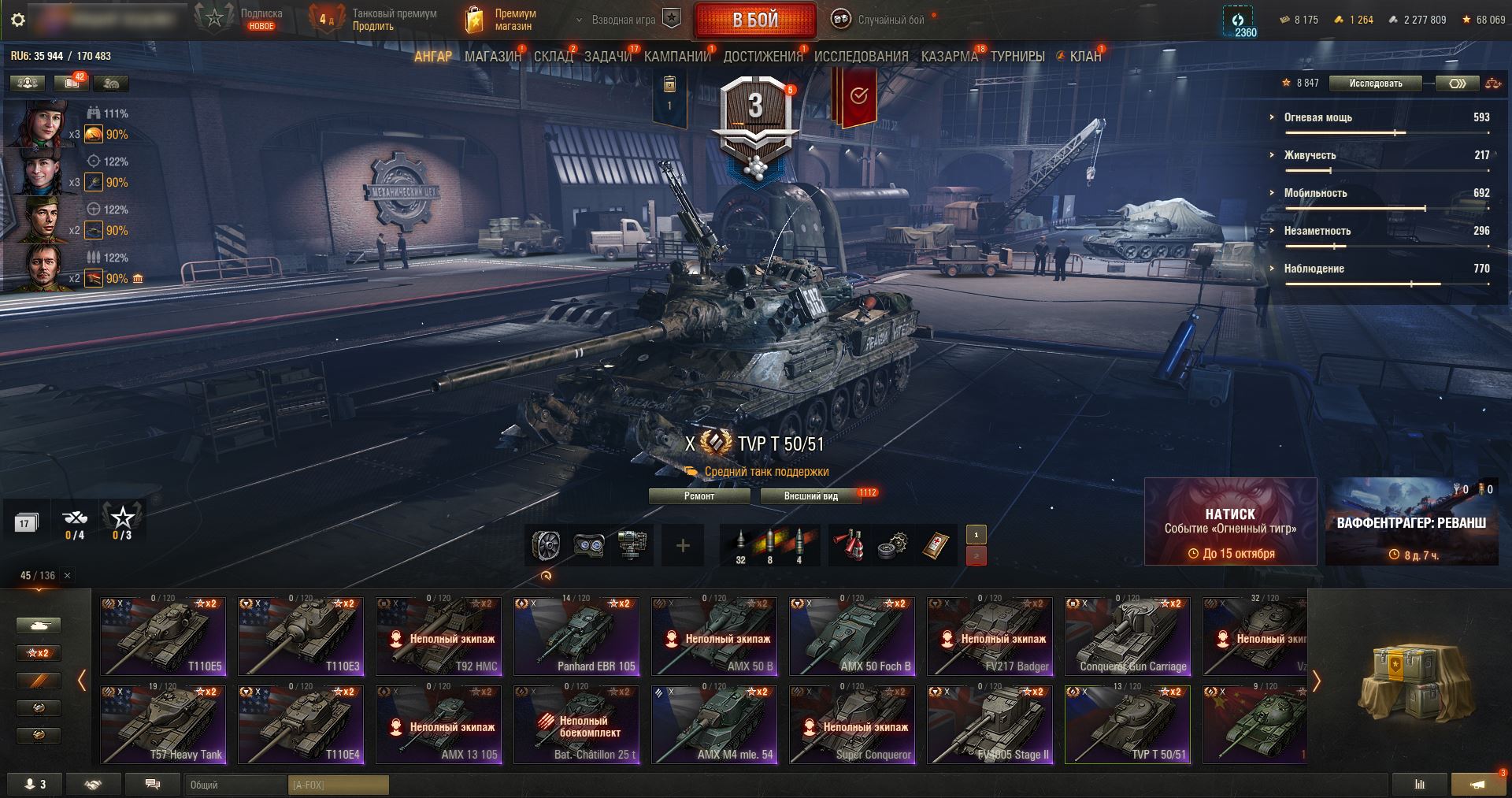Screen dimensions: 1512x798
Task: Go to the КАЗАРМА tab
Action: click(x=949, y=57)
